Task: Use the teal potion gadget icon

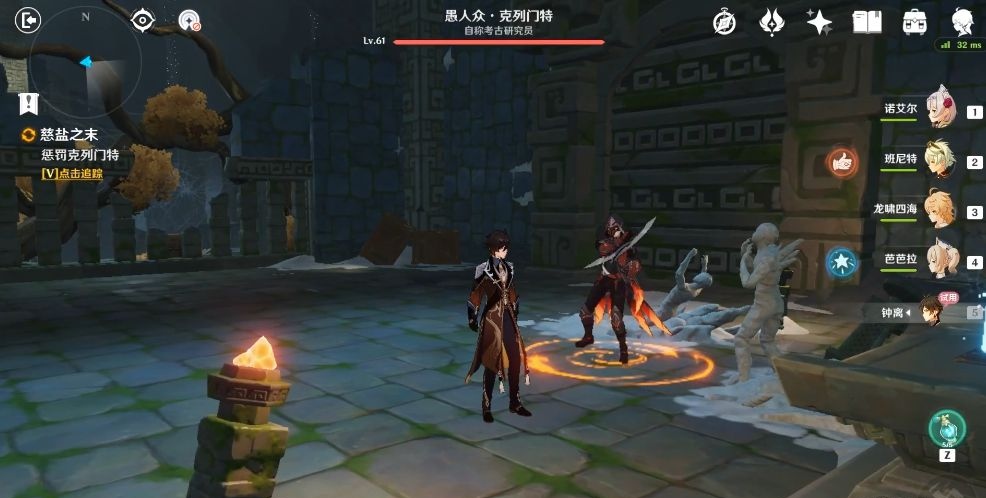Action: 946,428
